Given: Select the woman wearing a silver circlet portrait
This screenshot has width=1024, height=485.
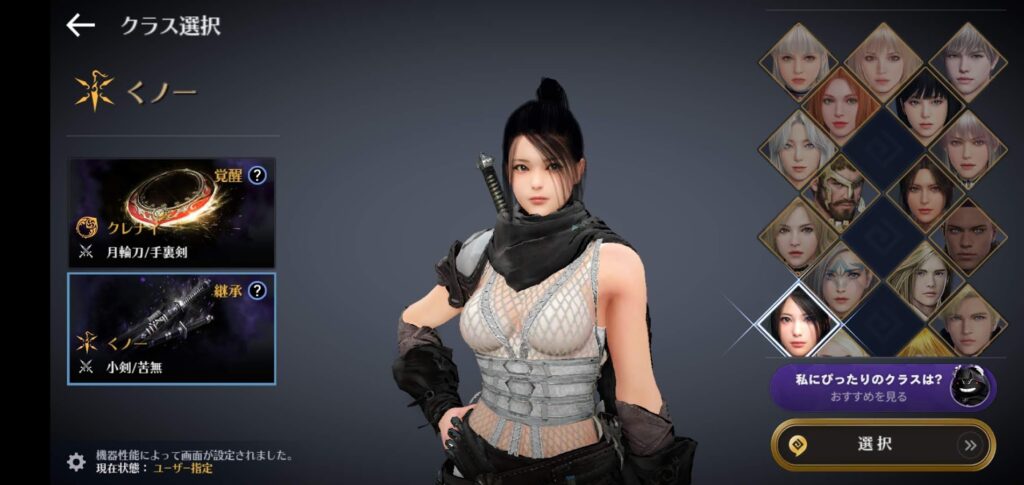Looking at the screenshot, I should click(x=842, y=276).
